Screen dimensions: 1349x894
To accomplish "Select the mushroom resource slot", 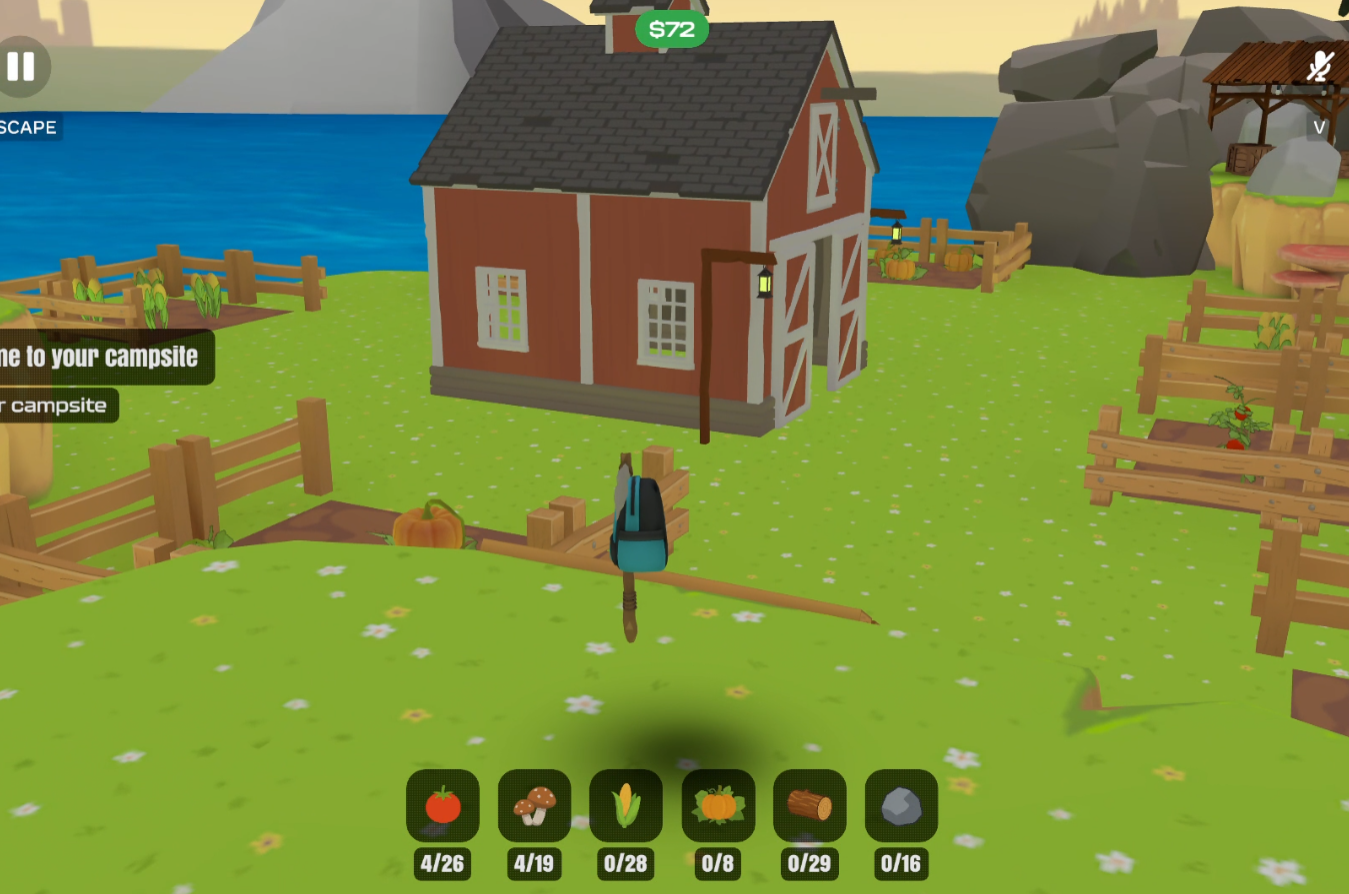I will (534, 805).
